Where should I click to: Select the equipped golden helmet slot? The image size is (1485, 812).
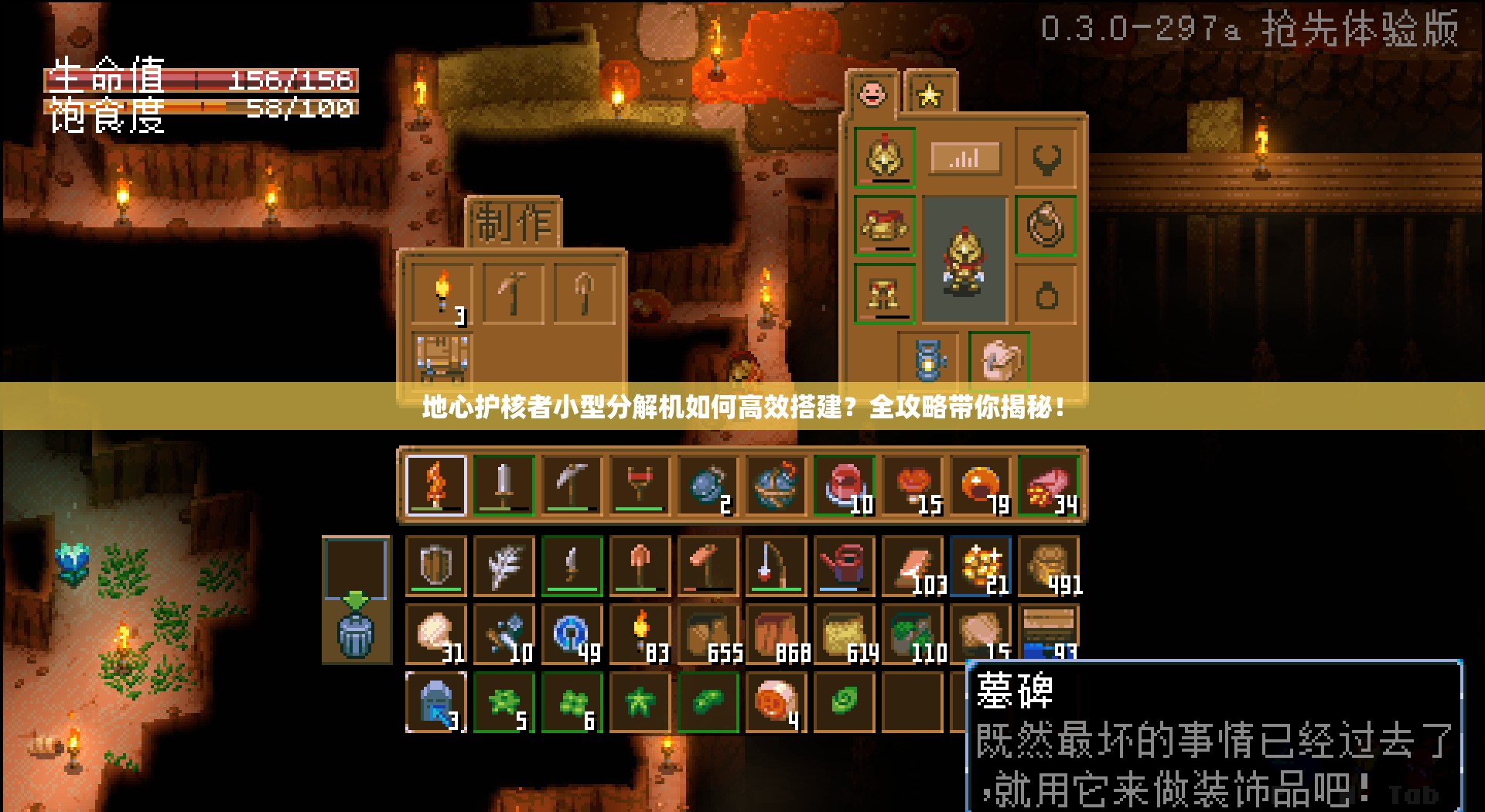pyautogui.click(x=884, y=157)
